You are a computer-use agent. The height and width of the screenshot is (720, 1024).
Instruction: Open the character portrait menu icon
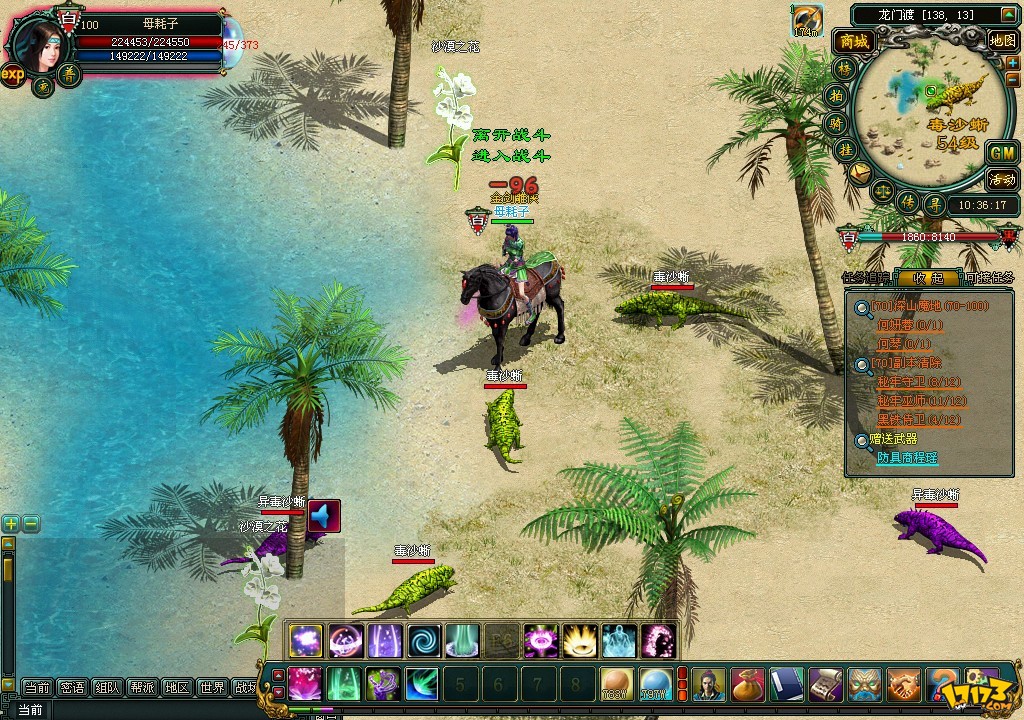709,684
